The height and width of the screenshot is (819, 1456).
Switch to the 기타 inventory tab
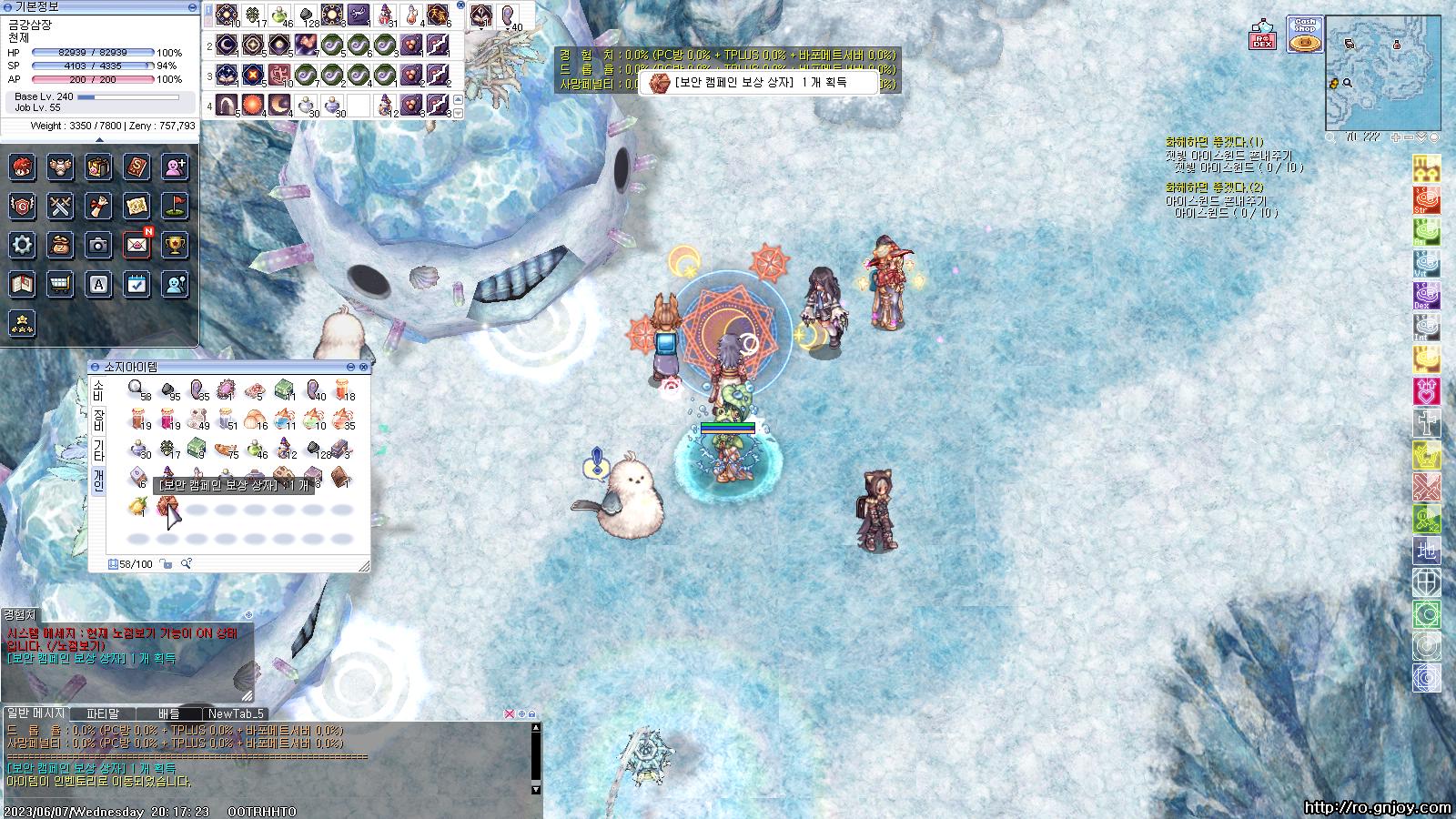[x=98, y=449]
